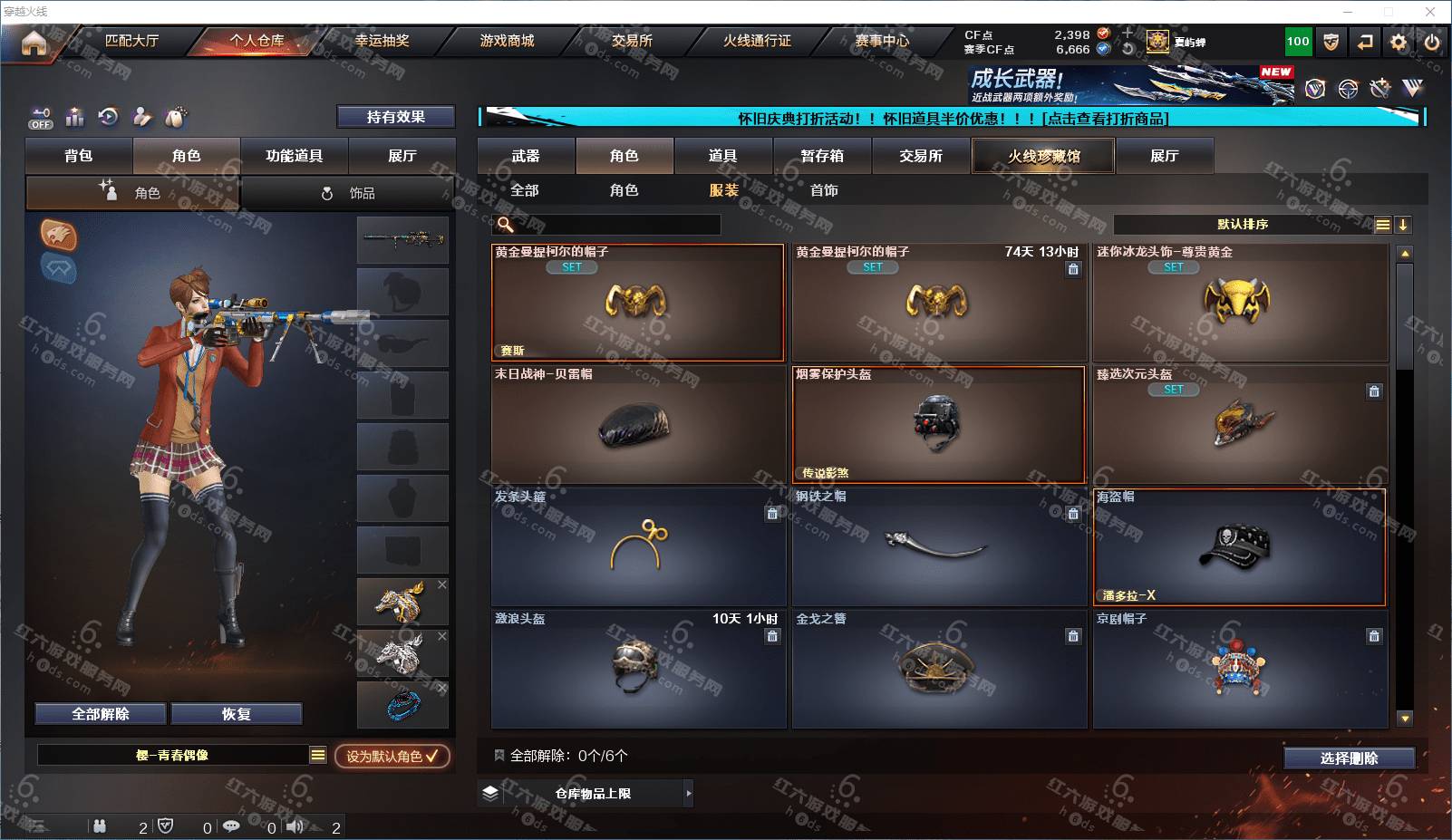Select the 末日战神-贝雷帽 beret item

pos(638,424)
